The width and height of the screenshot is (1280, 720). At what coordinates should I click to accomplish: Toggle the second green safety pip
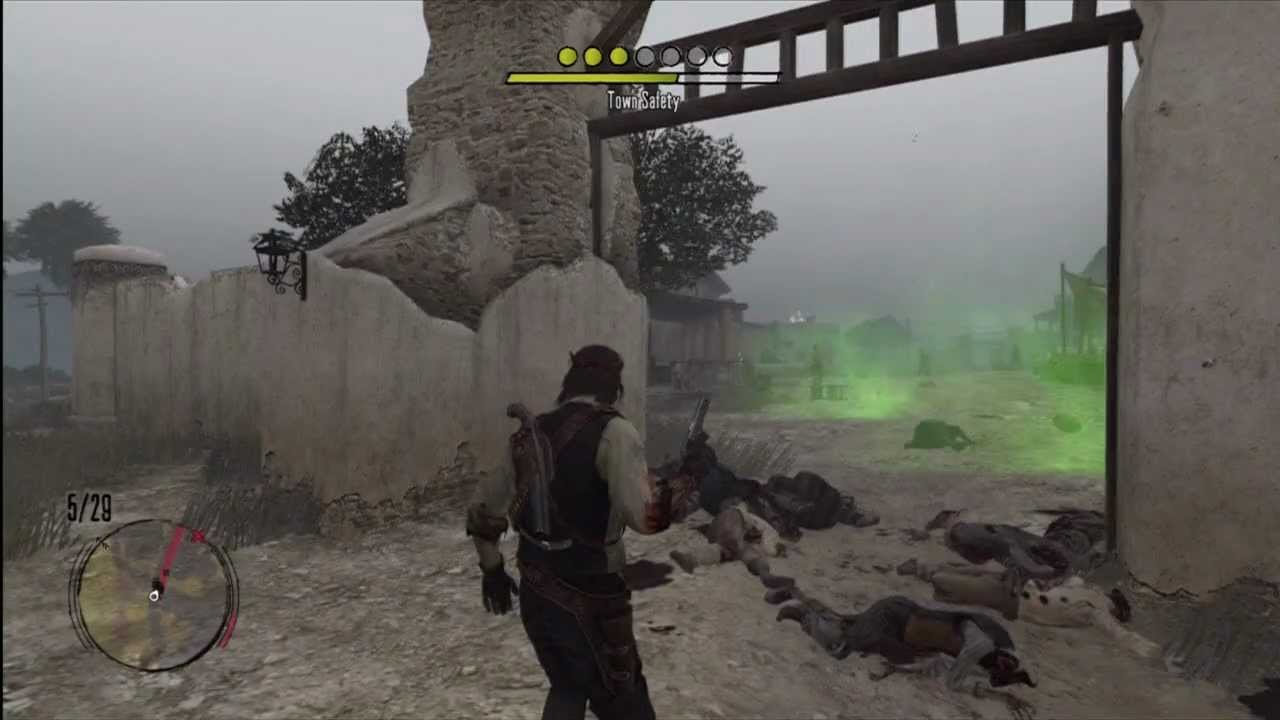click(x=592, y=57)
